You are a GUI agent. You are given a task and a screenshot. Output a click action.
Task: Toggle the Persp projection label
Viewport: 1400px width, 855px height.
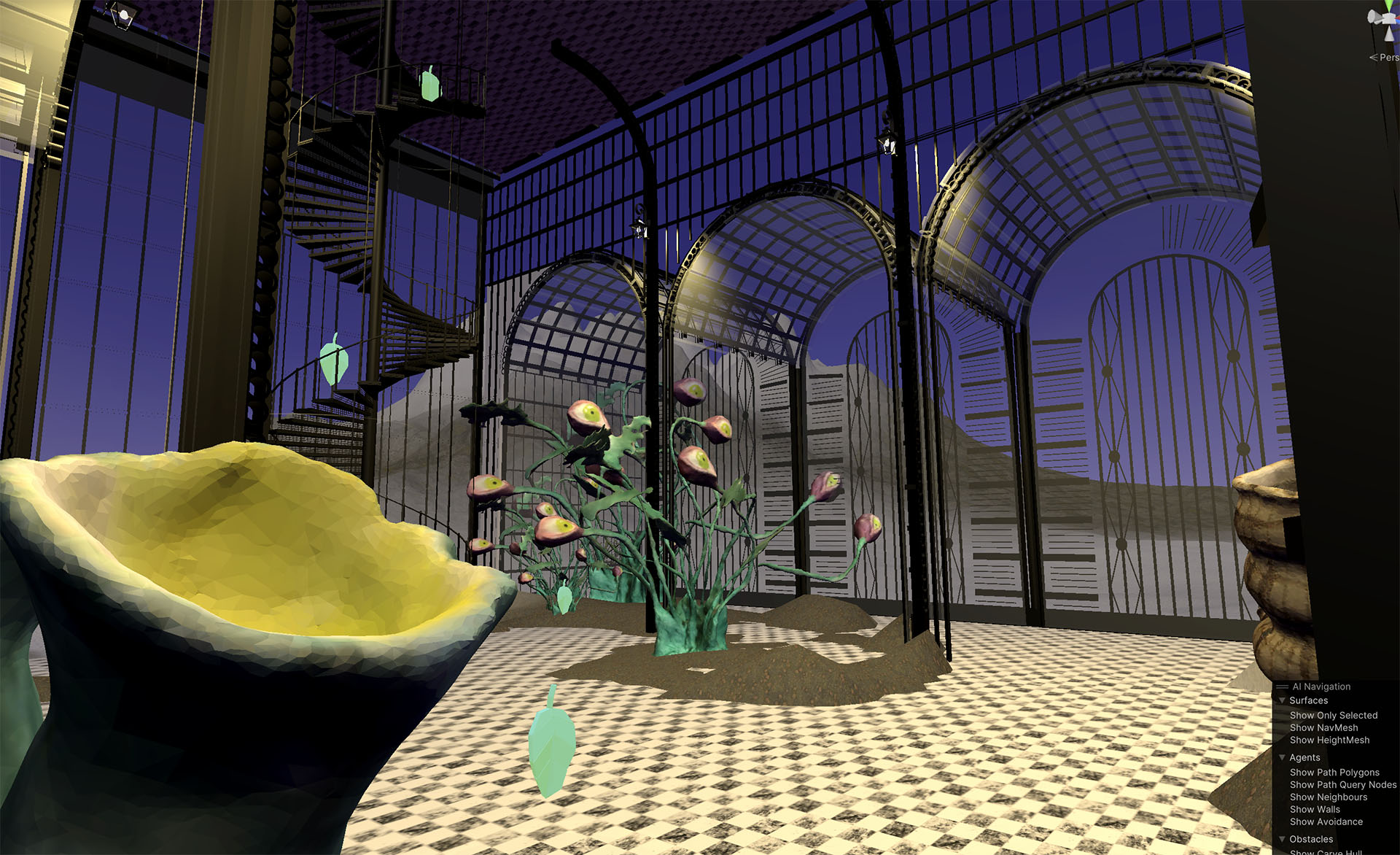click(x=1387, y=58)
